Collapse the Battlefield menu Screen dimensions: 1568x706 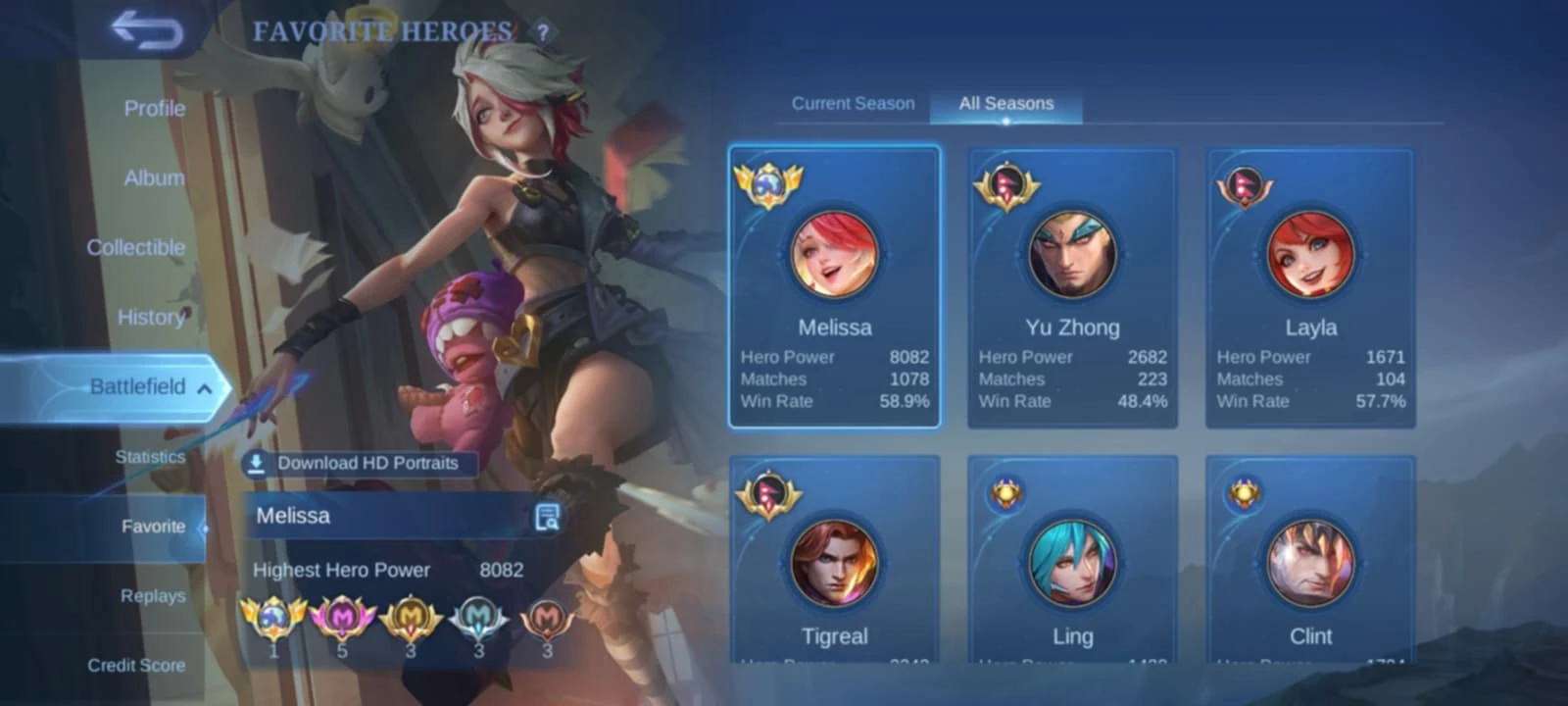coord(204,388)
